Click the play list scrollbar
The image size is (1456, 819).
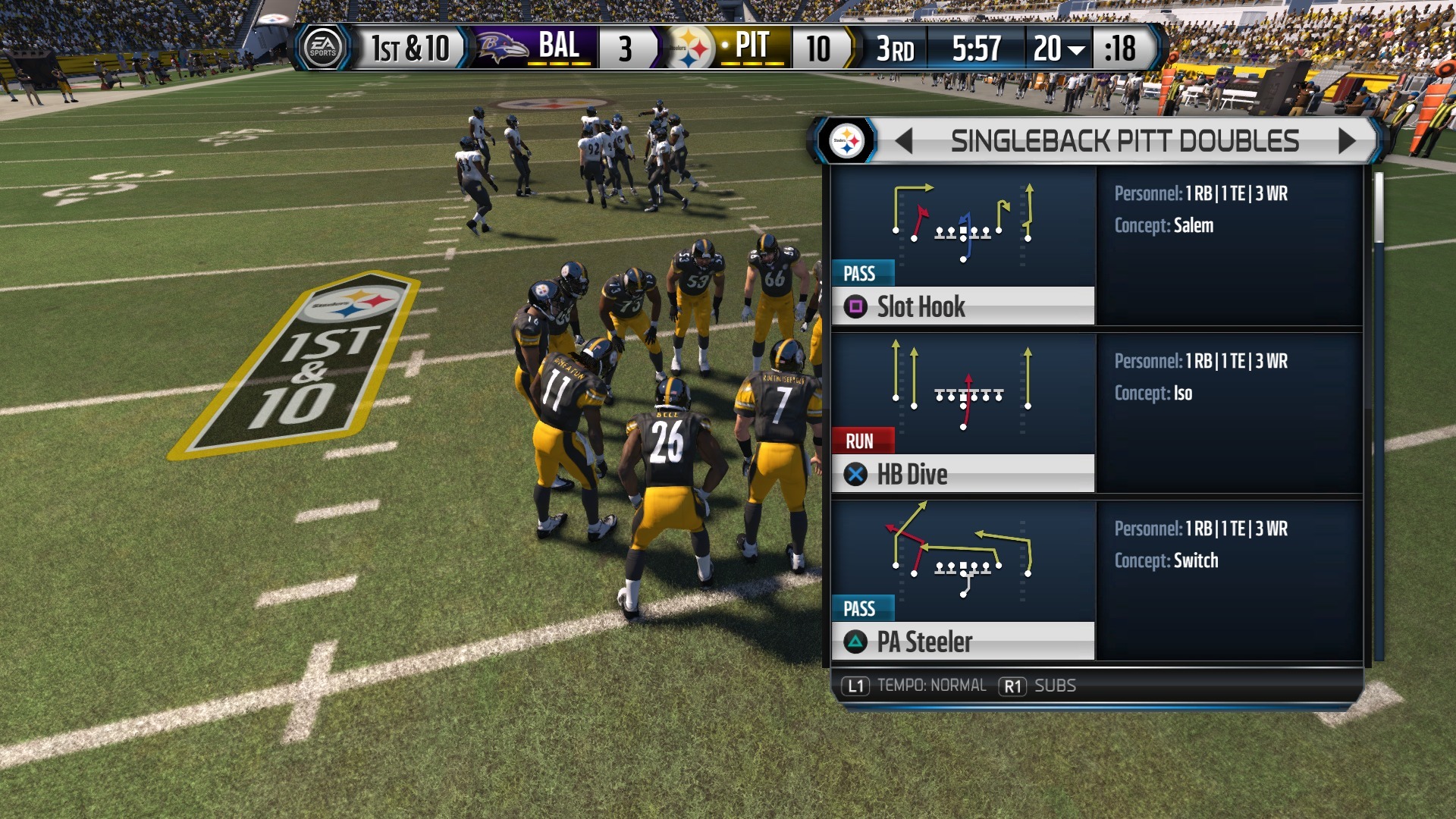1378,208
